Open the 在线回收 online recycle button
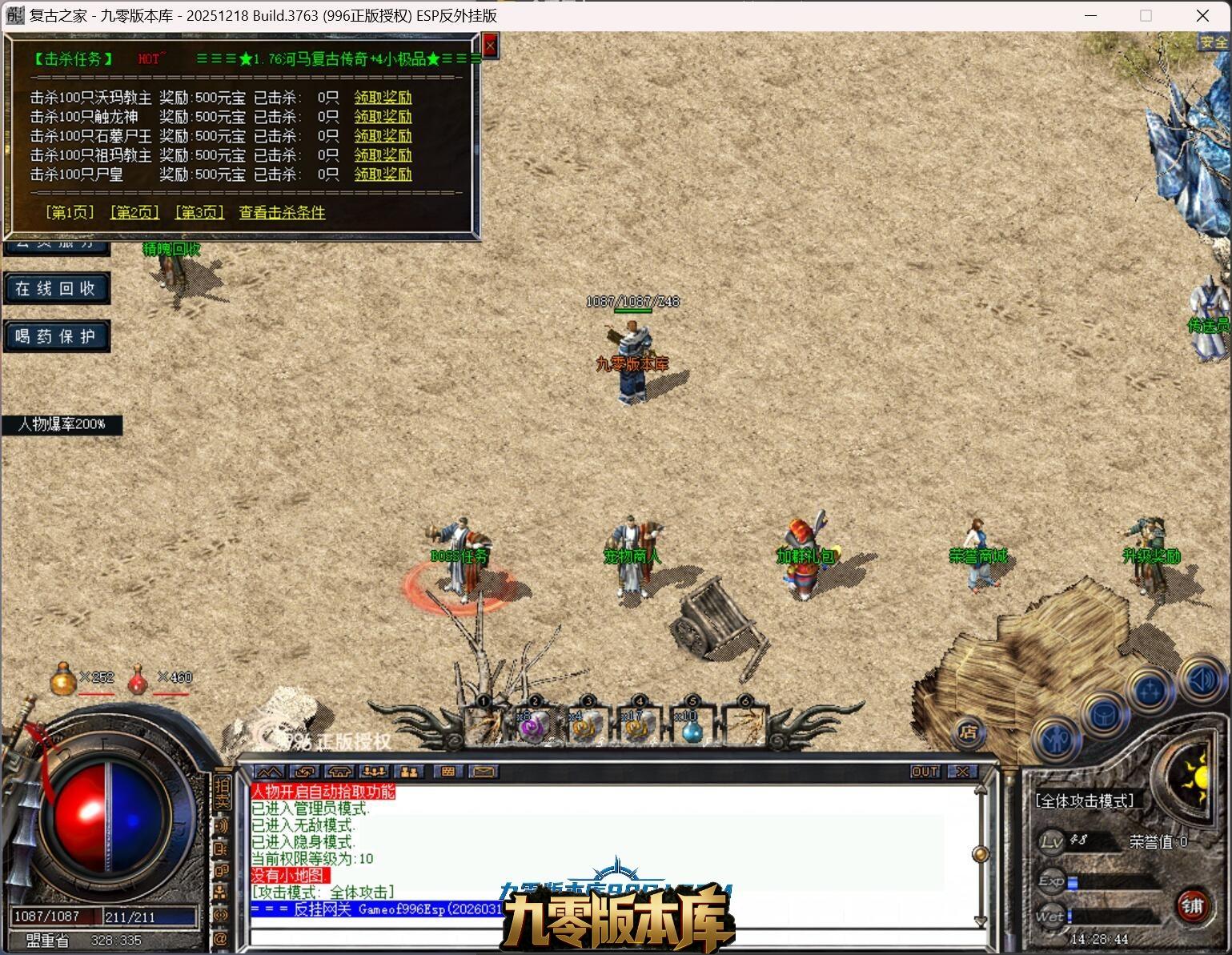The width and height of the screenshot is (1232, 955). [x=55, y=288]
